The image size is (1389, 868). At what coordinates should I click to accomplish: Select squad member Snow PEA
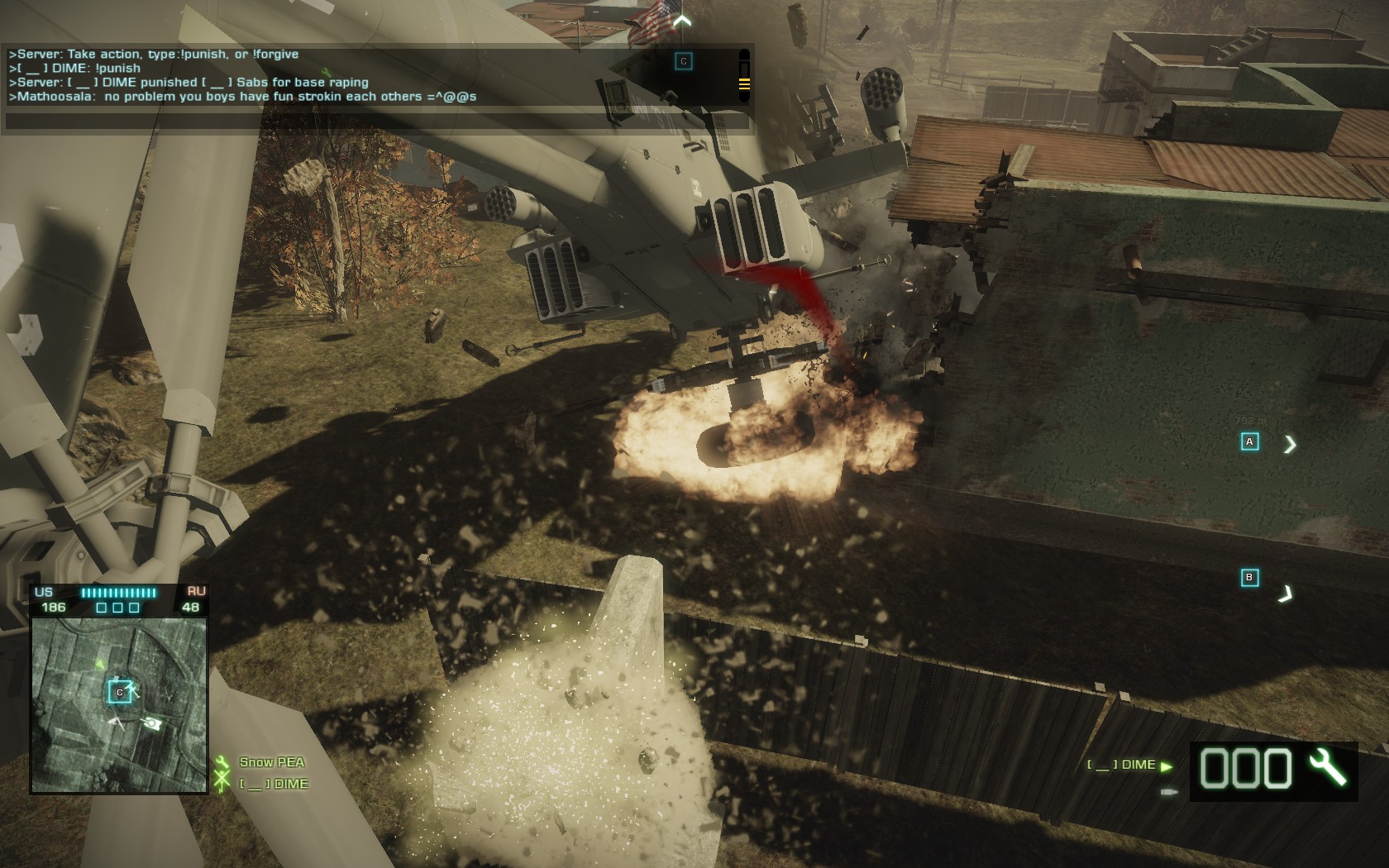(x=271, y=762)
